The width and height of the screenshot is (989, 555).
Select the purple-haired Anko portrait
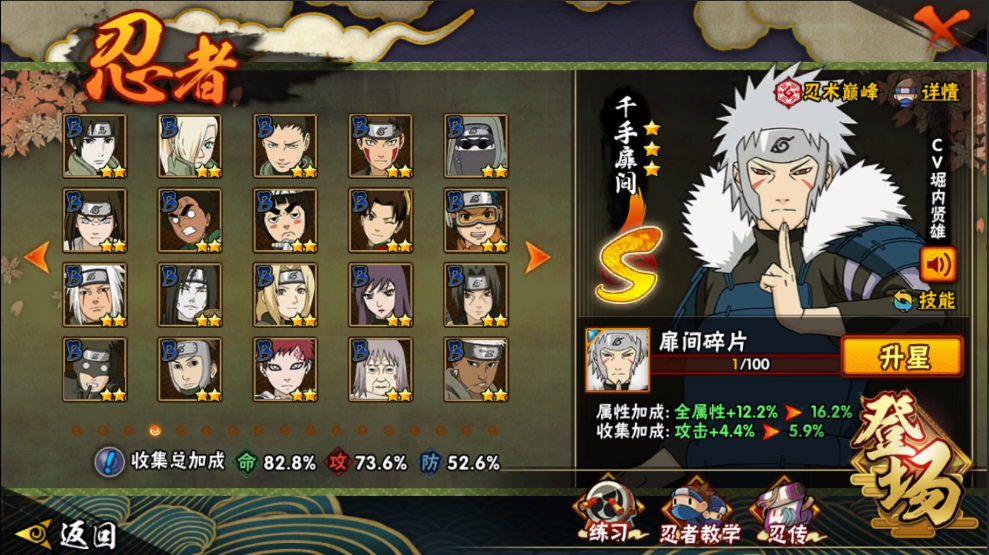point(380,295)
